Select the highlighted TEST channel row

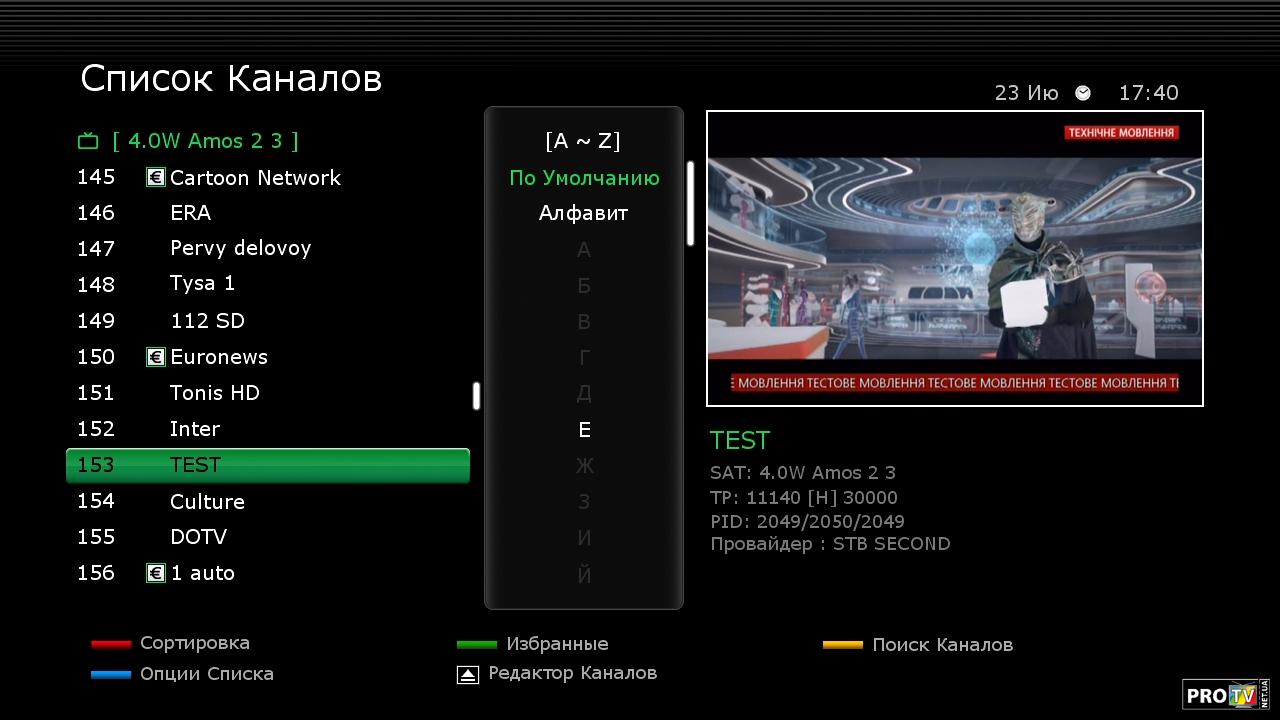(x=267, y=465)
